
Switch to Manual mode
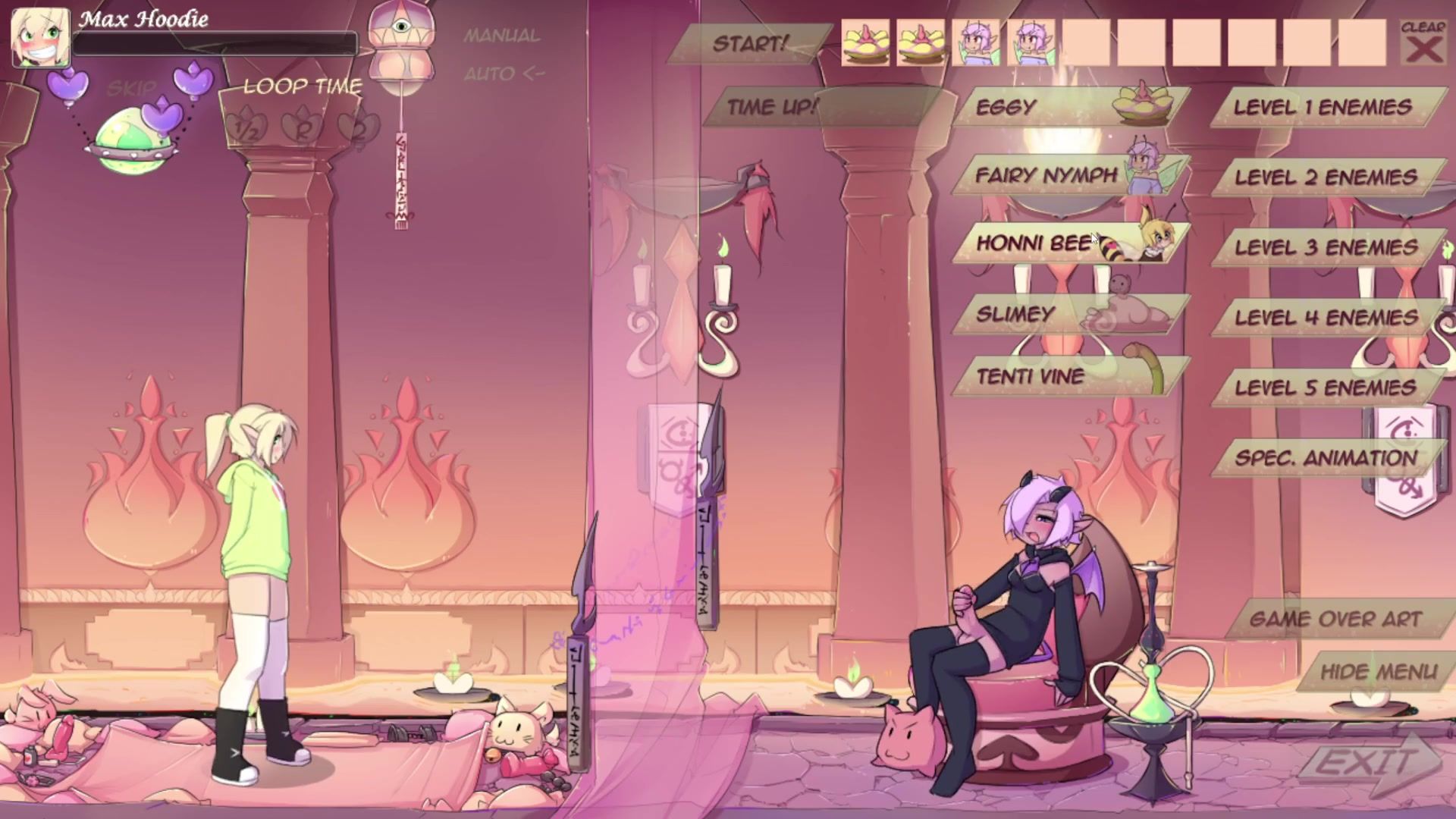502,36
